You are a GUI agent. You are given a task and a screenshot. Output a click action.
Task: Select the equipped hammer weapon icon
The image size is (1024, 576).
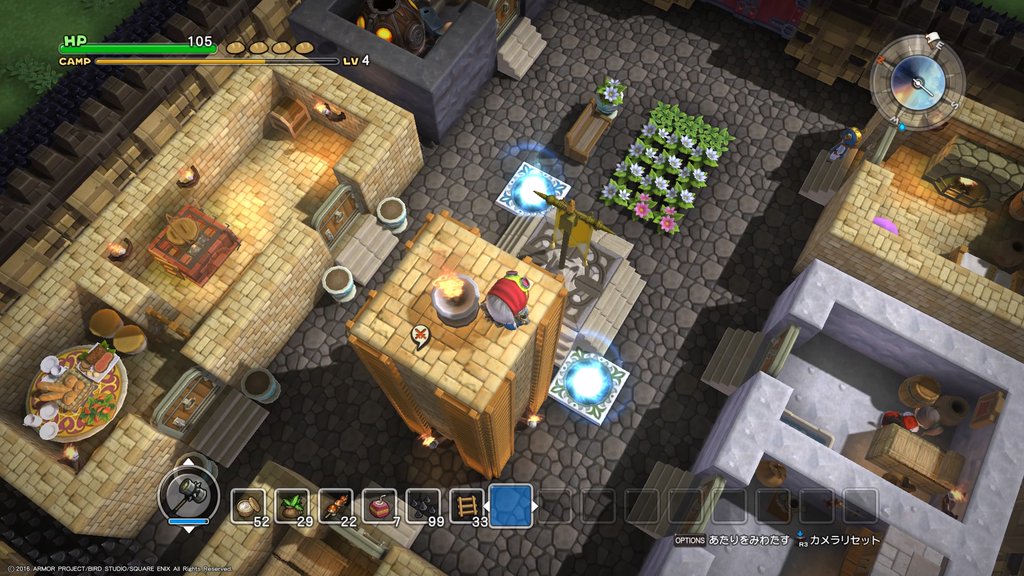click(x=189, y=493)
